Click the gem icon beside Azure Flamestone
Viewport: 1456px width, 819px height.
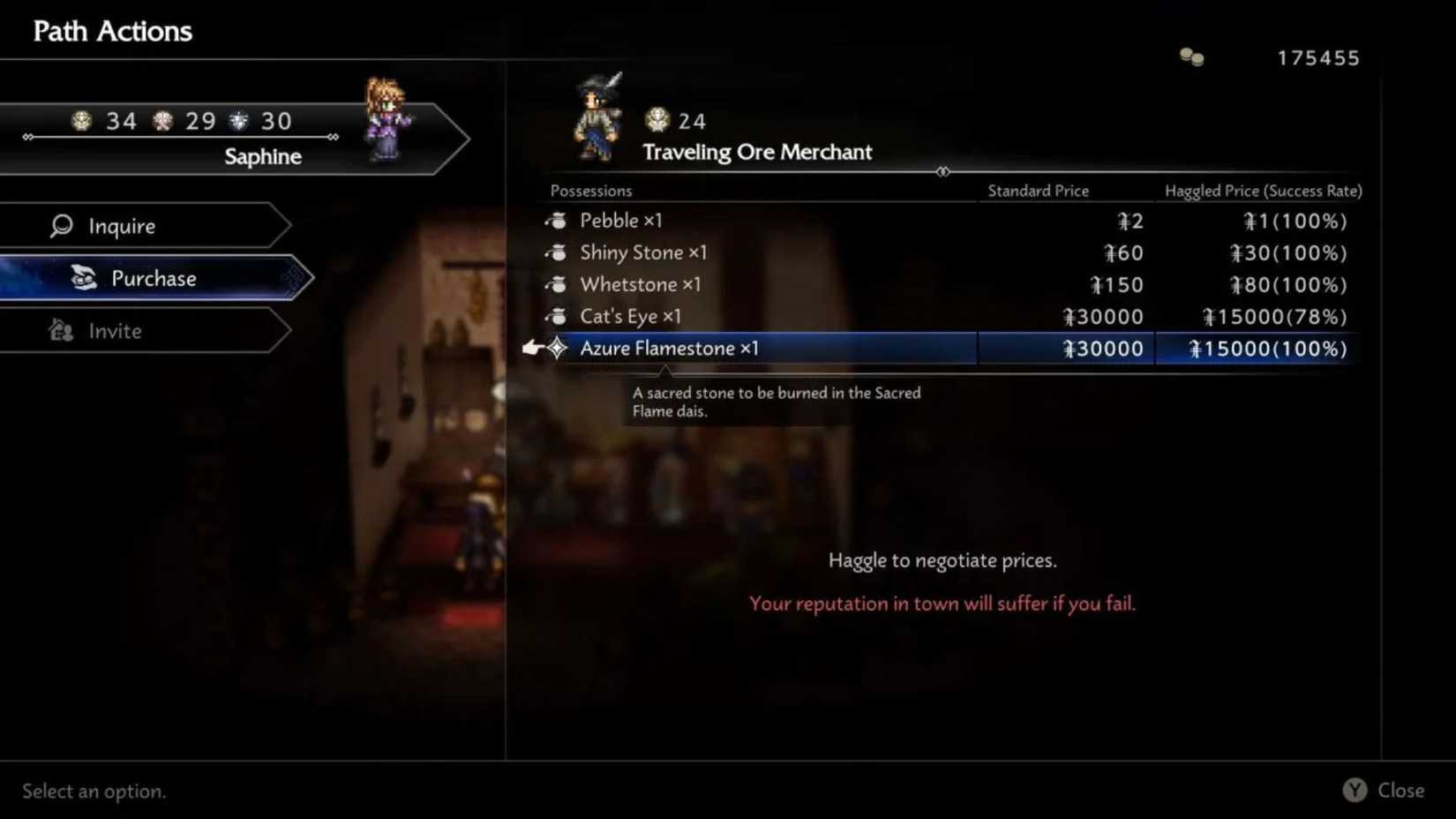coord(559,348)
